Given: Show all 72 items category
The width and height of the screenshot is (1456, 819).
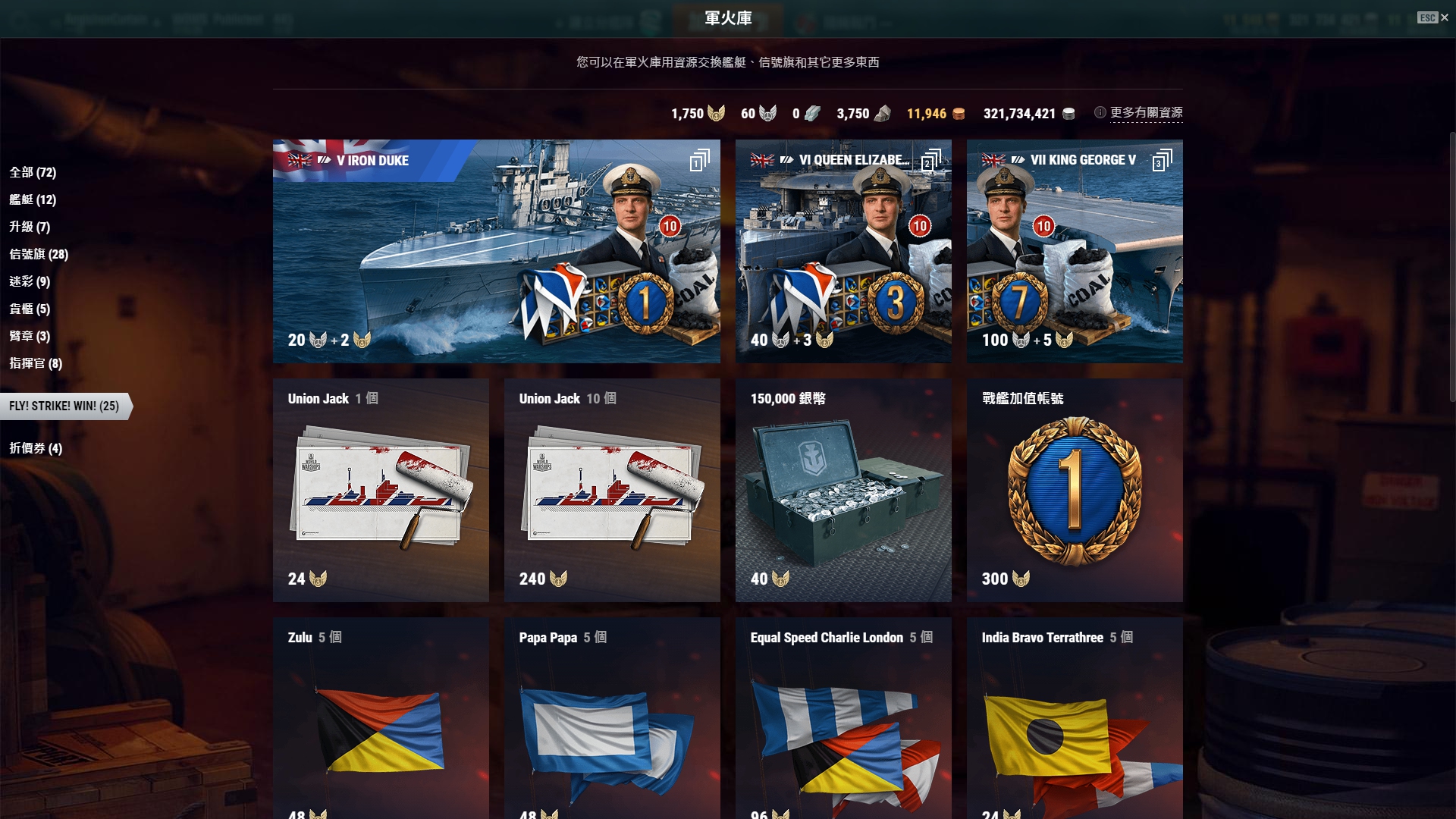Looking at the screenshot, I should pyautogui.click(x=33, y=172).
